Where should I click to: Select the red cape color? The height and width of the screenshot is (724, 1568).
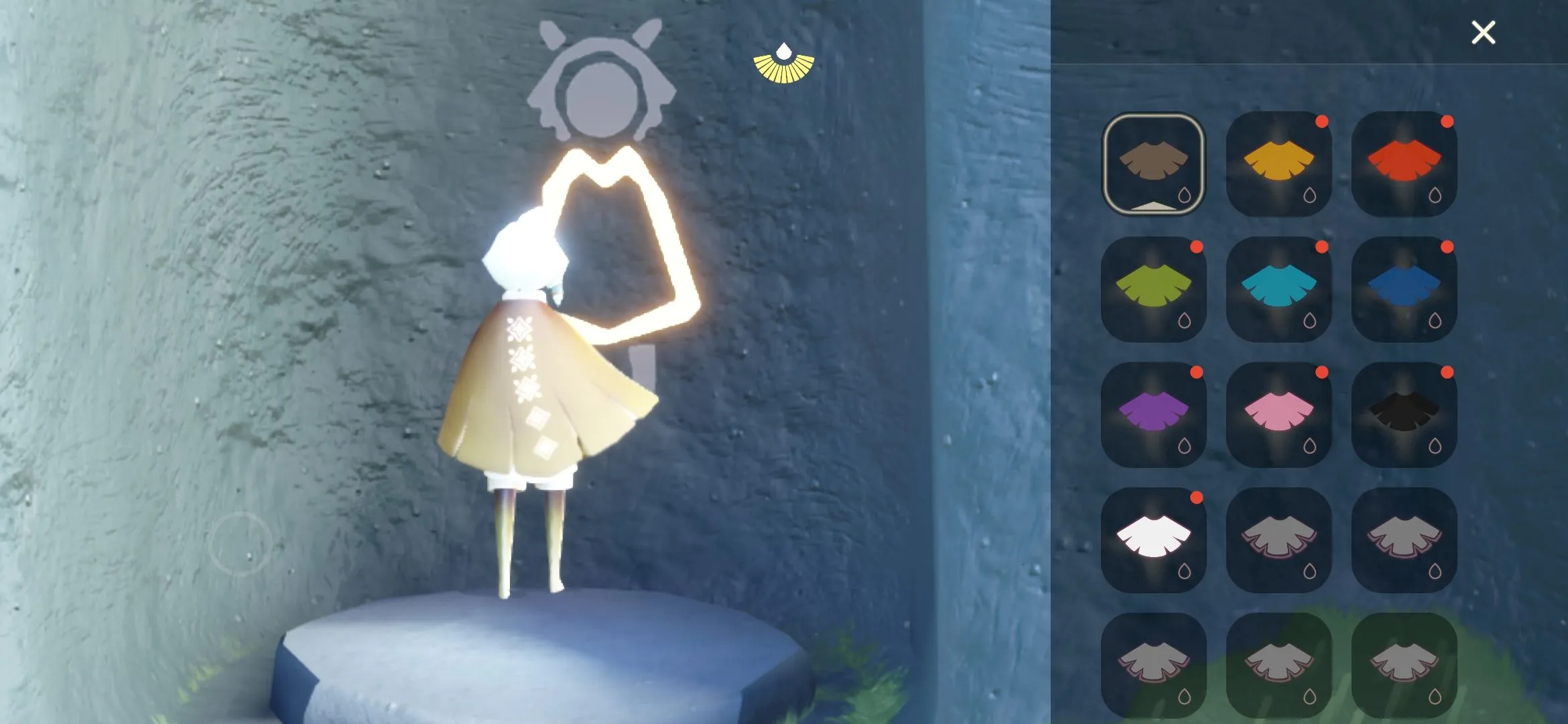(x=1404, y=161)
